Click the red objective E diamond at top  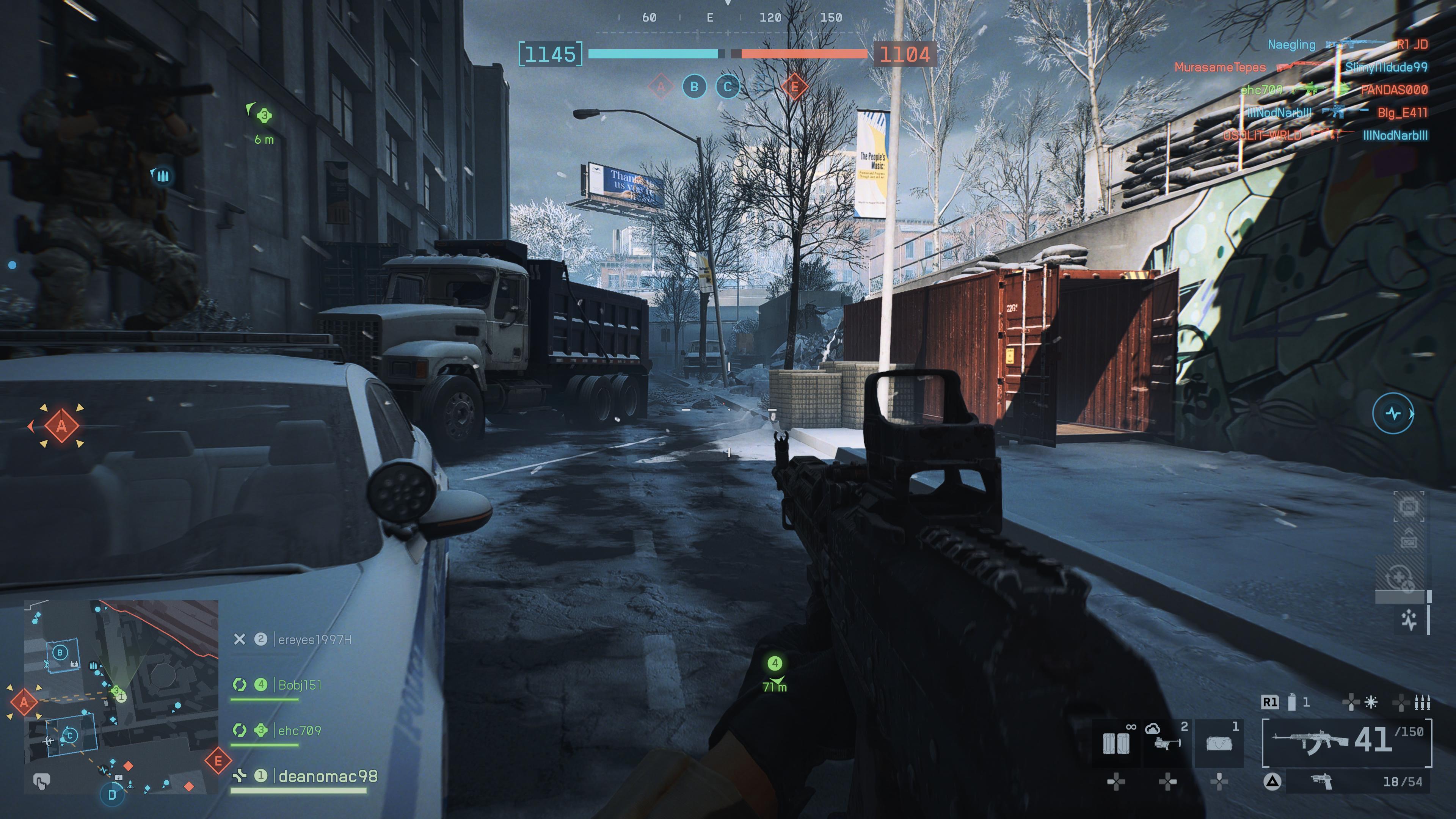click(x=794, y=87)
